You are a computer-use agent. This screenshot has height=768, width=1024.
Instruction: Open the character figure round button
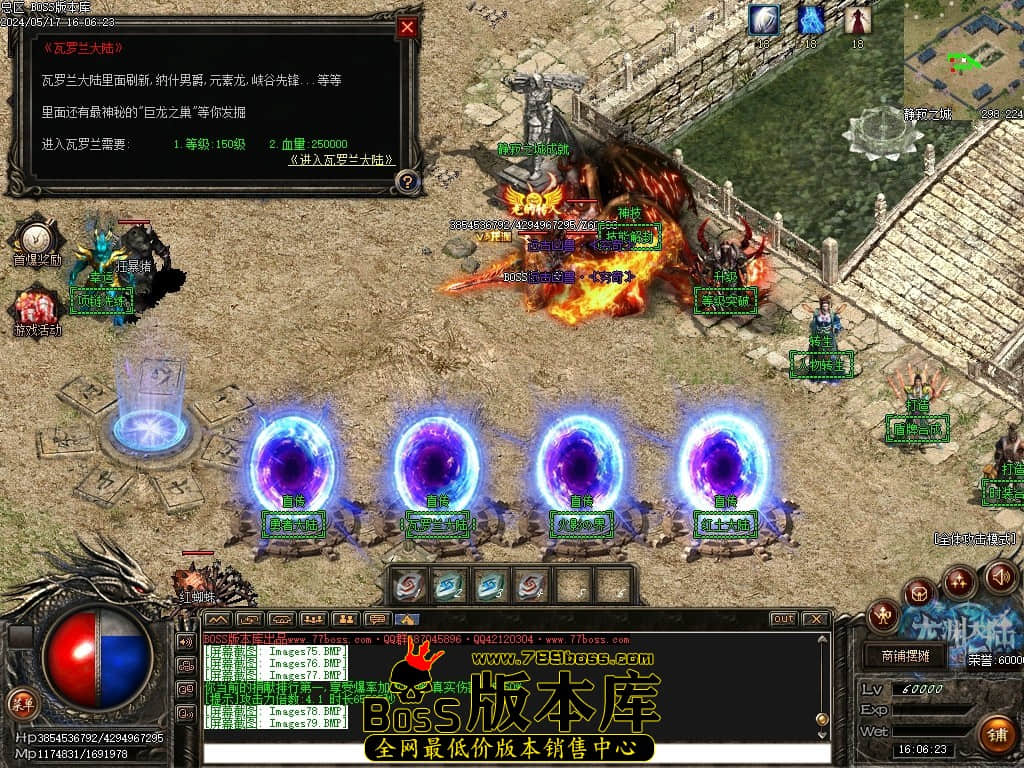(884, 616)
